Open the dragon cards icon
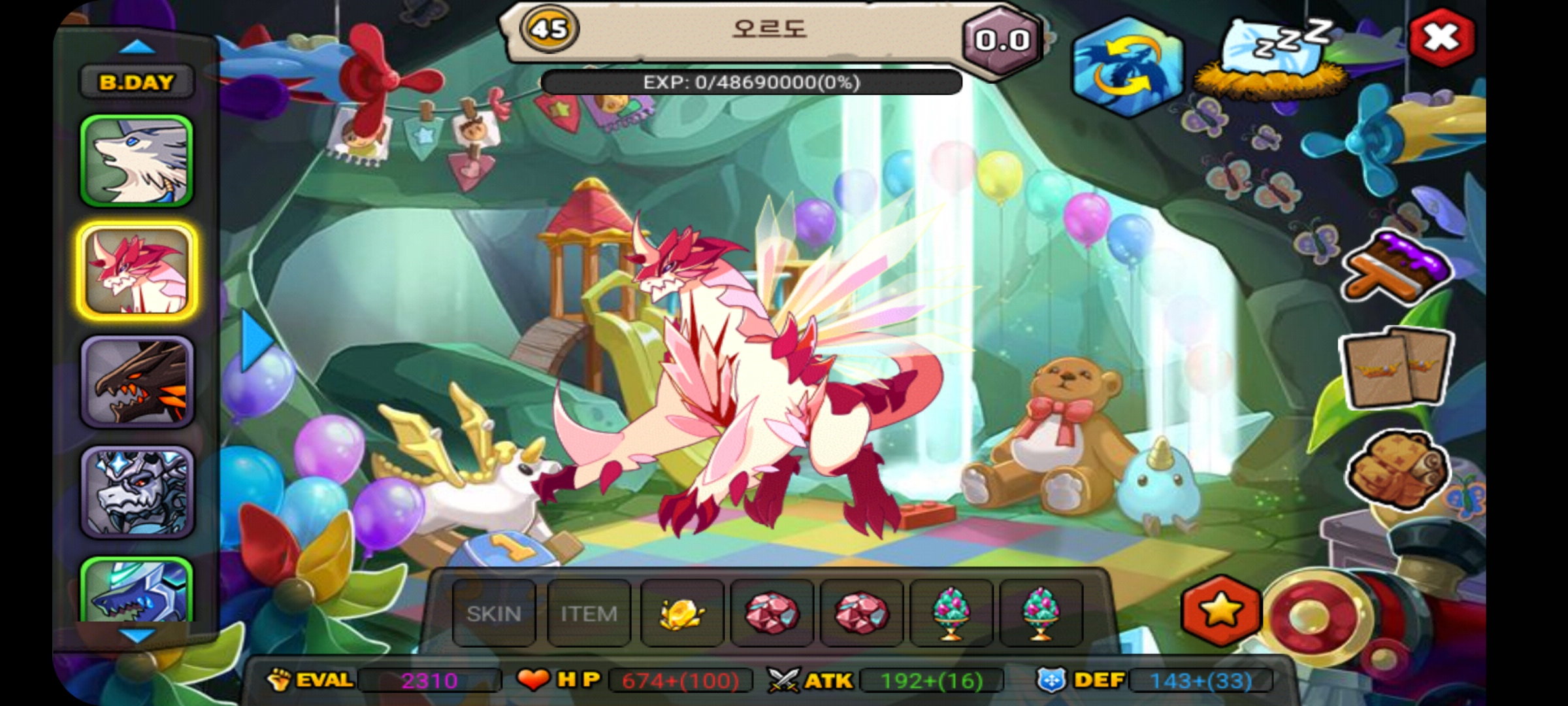The image size is (1568, 706). click(1396, 369)
